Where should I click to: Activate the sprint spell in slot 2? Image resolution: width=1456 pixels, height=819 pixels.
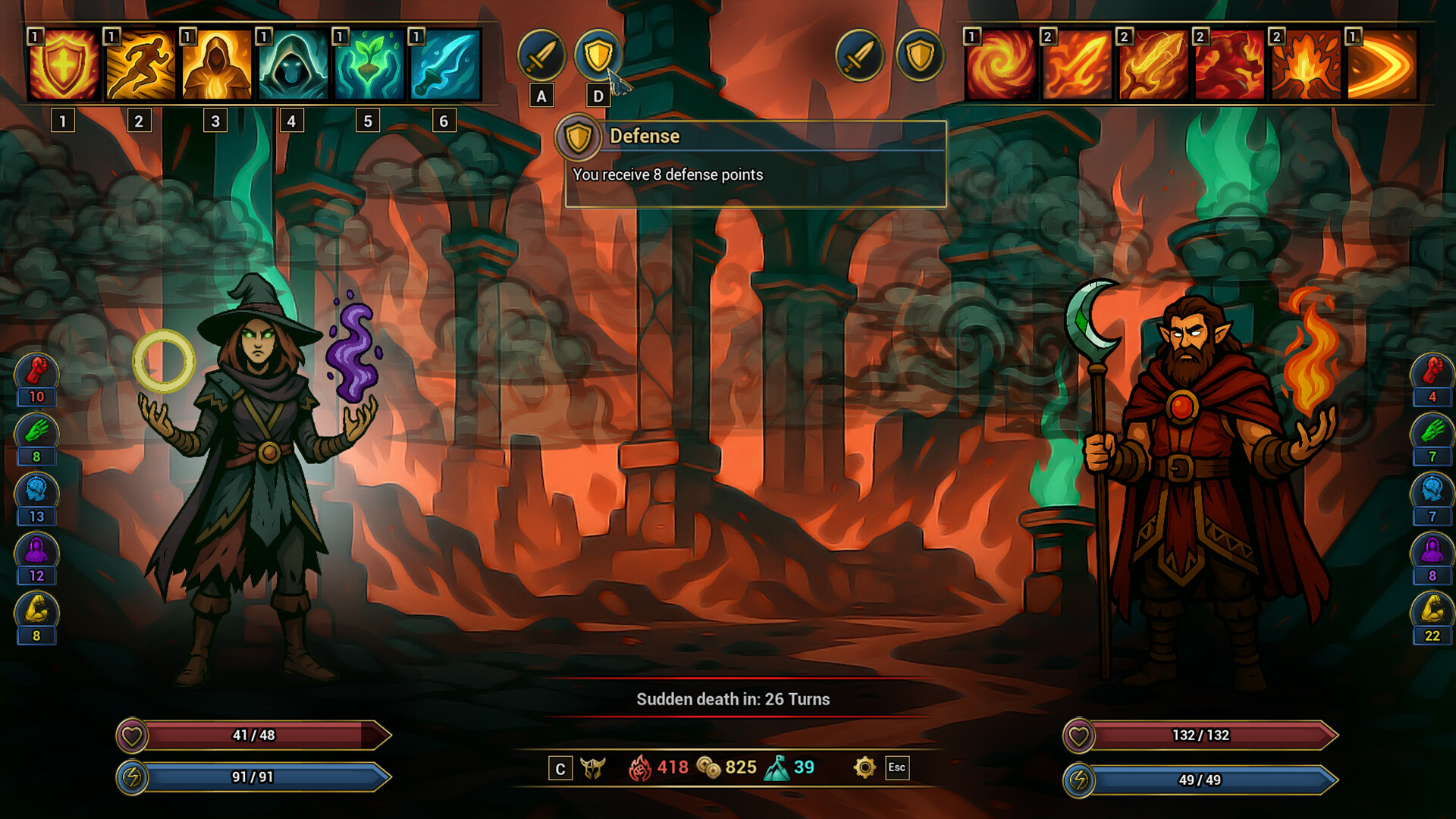[140, 64]
